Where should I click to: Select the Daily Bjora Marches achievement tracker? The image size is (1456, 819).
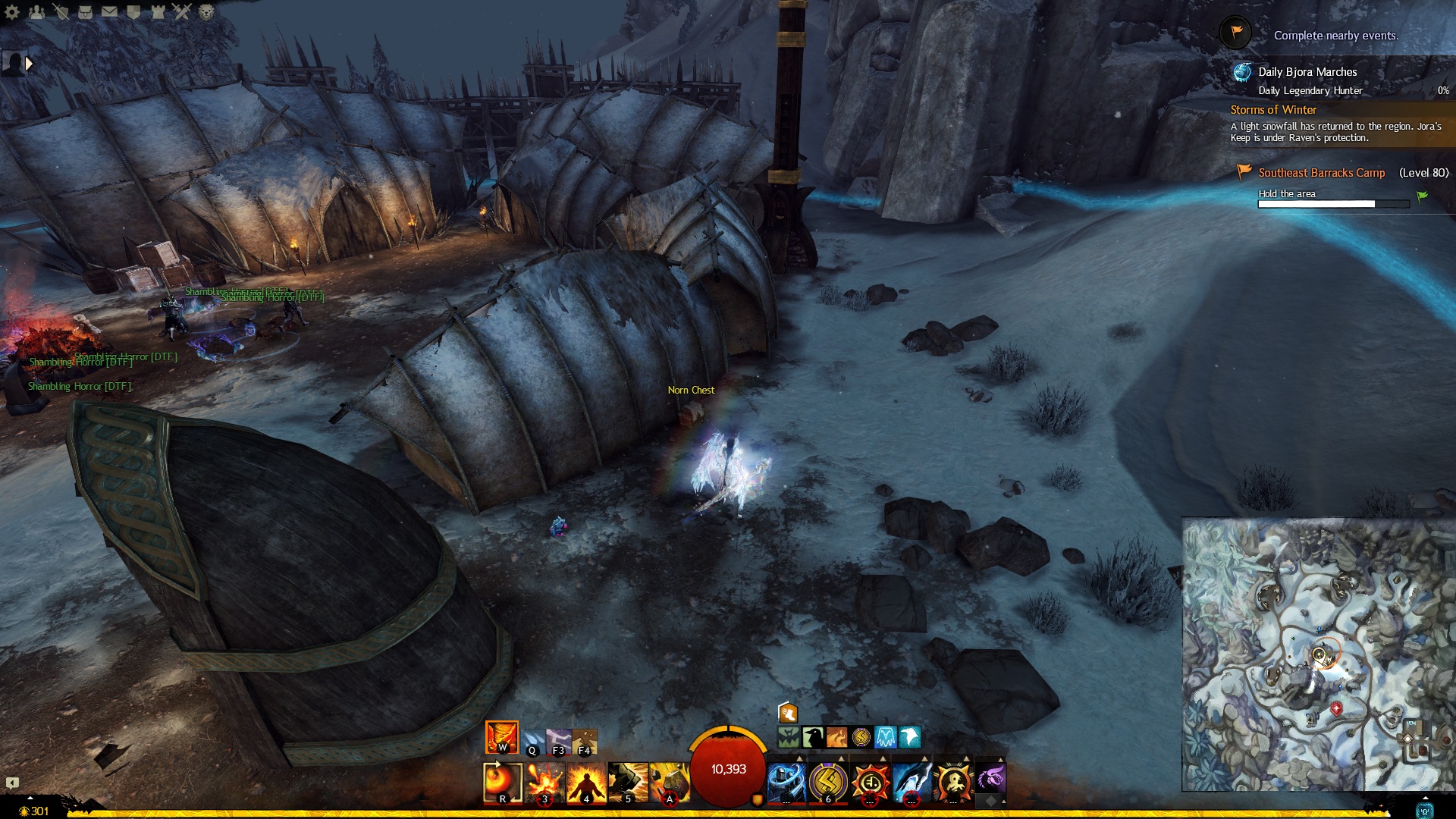point(1307,72)
